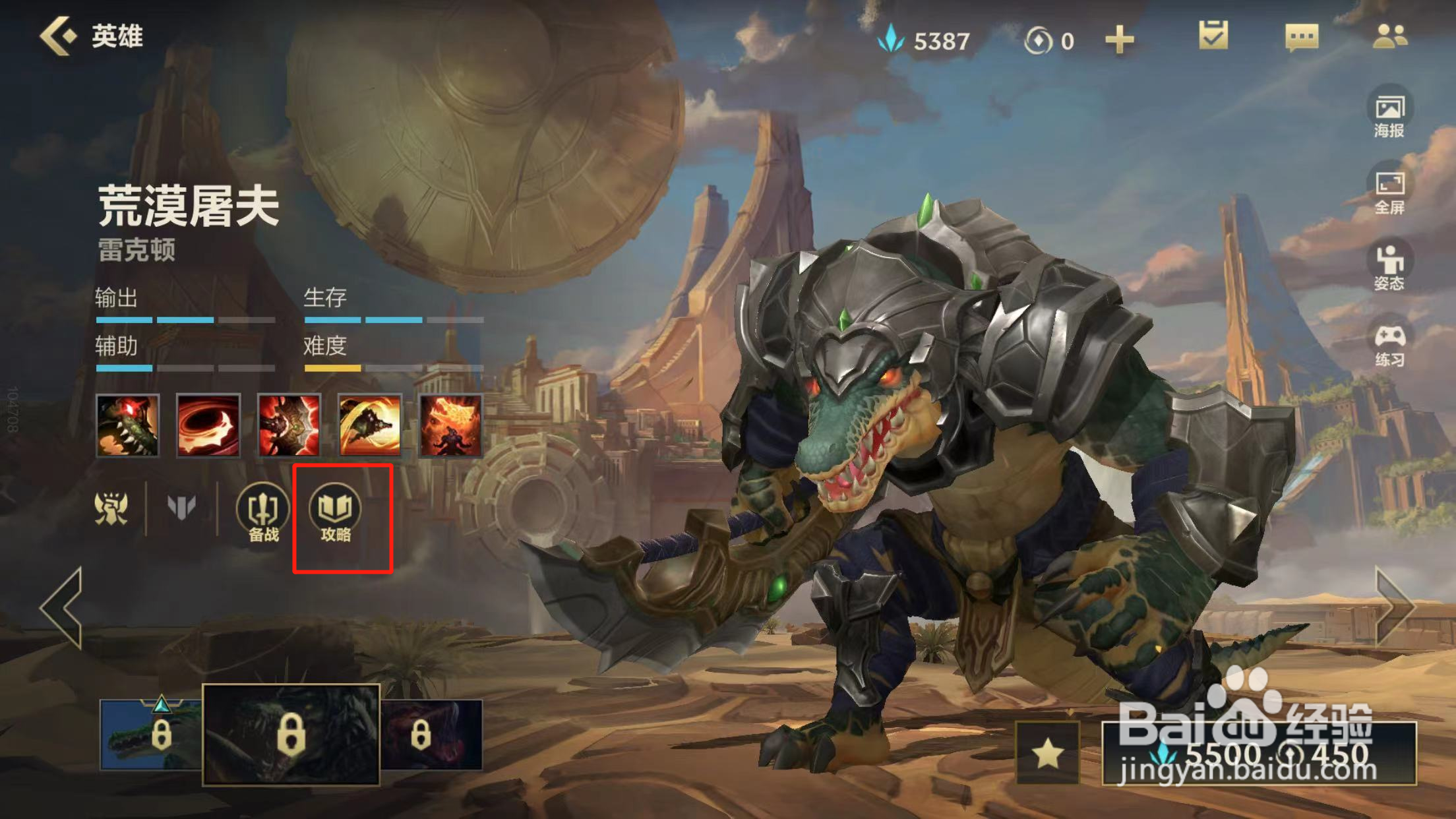
Task: Select the red crescent slash skill icon
Action: pyautogui.click(x=208, y=426)
